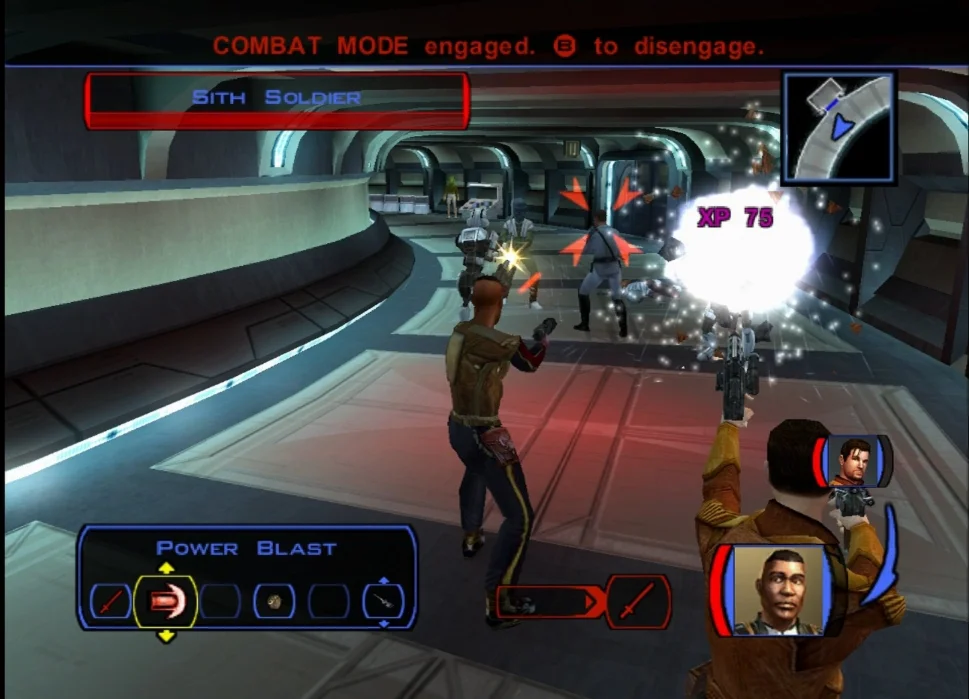Click the queued attack sword icon
The width and height of the screenshot is (969, 699).
[x=638, y=602]
